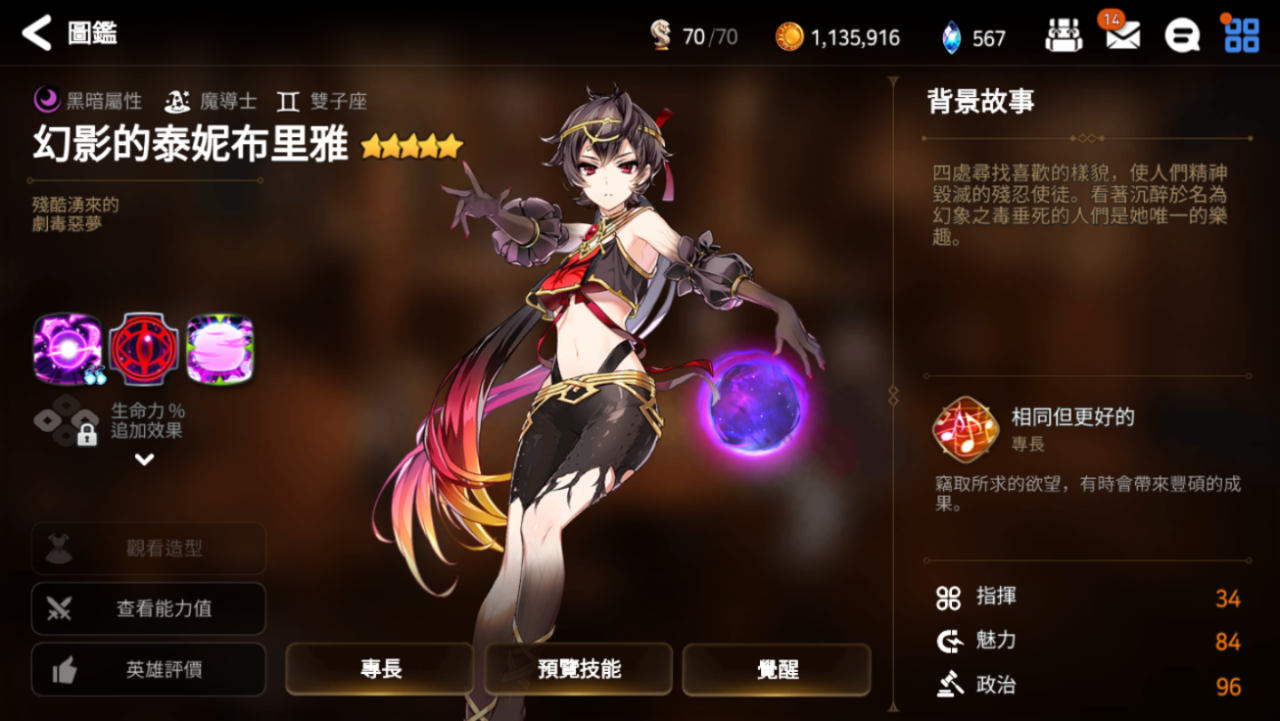The width and height of the screenshot is (1280, 721).
Task: Click the 魔導士 class icon
Action: (177, 99)
